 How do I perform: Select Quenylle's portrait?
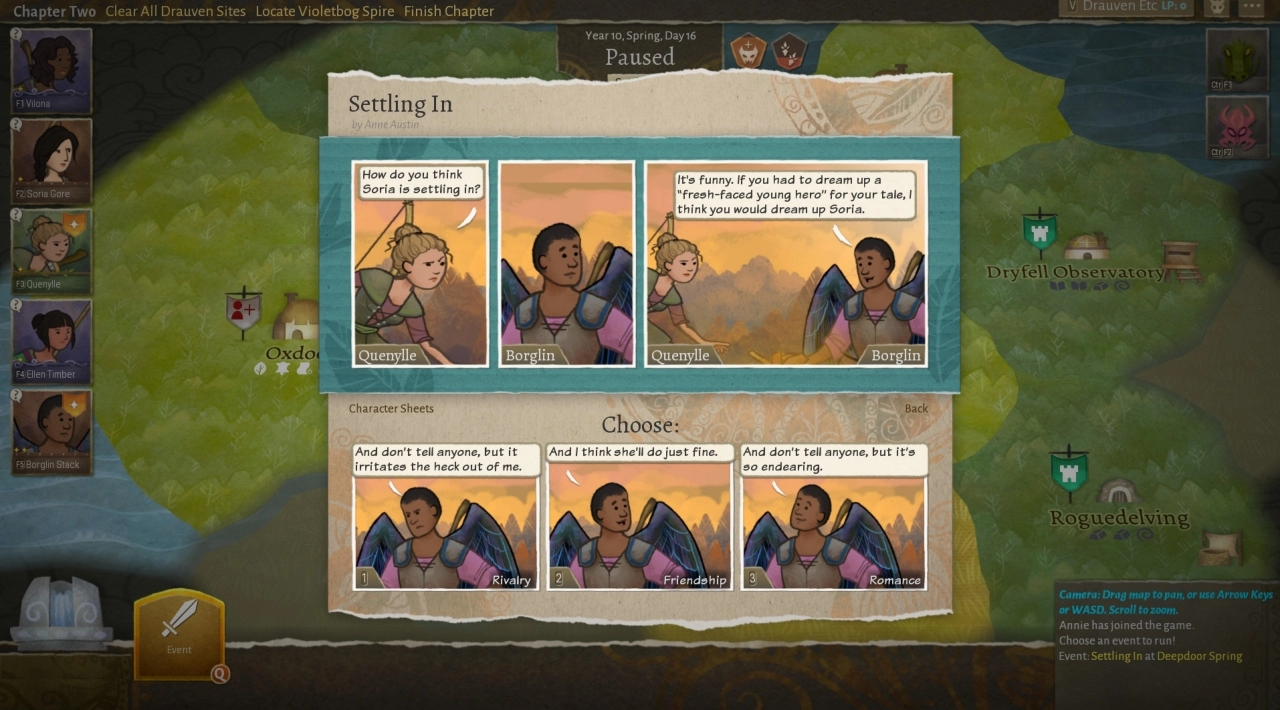point(52,250)
